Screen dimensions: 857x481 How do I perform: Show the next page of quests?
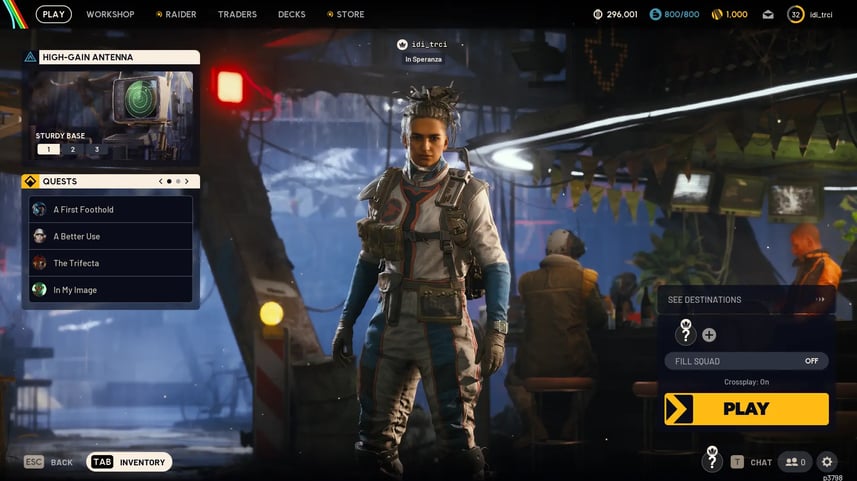pyautogui.click(x=187, y=182)
